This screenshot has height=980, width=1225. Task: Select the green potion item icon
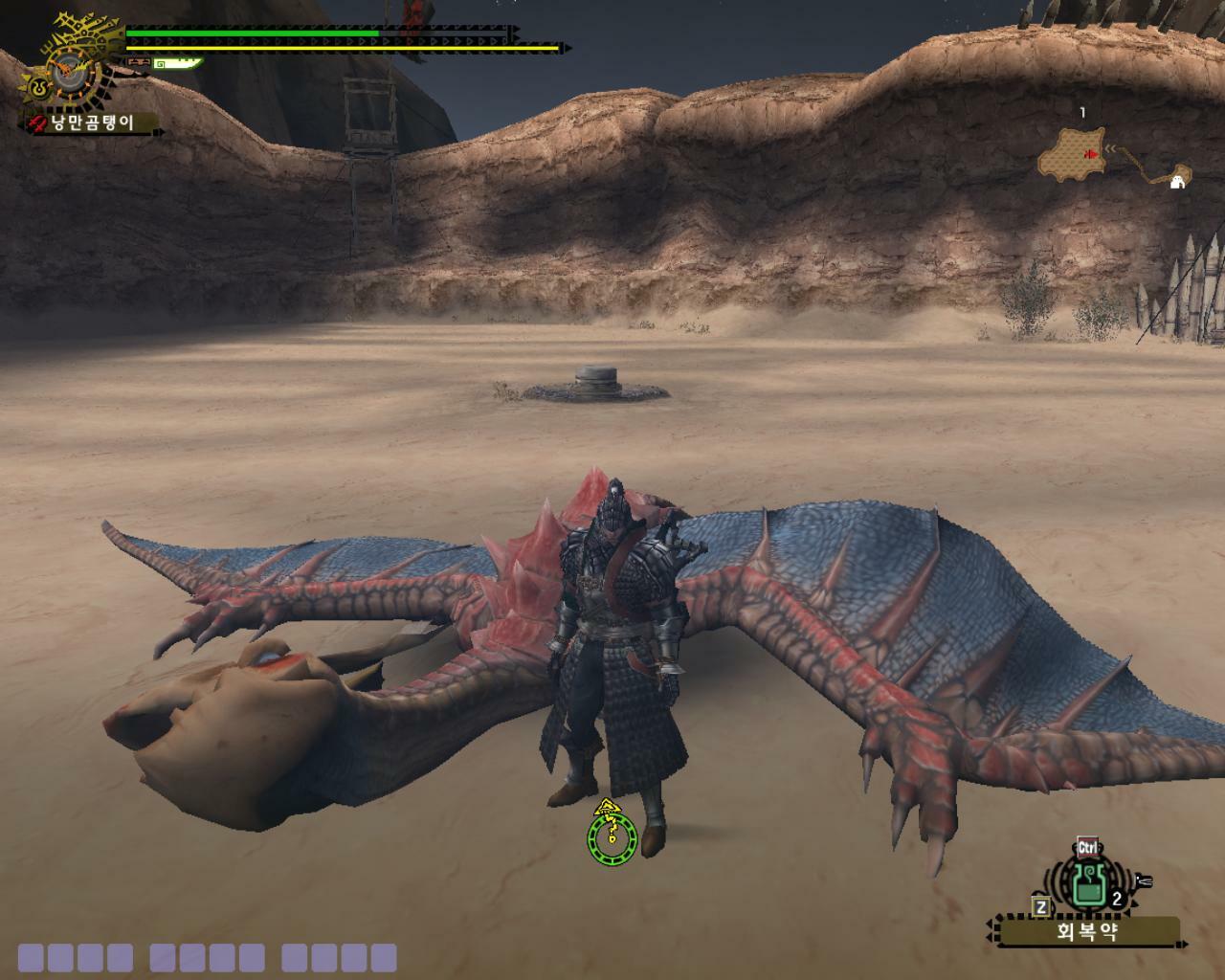click(x=1087, y=885)
